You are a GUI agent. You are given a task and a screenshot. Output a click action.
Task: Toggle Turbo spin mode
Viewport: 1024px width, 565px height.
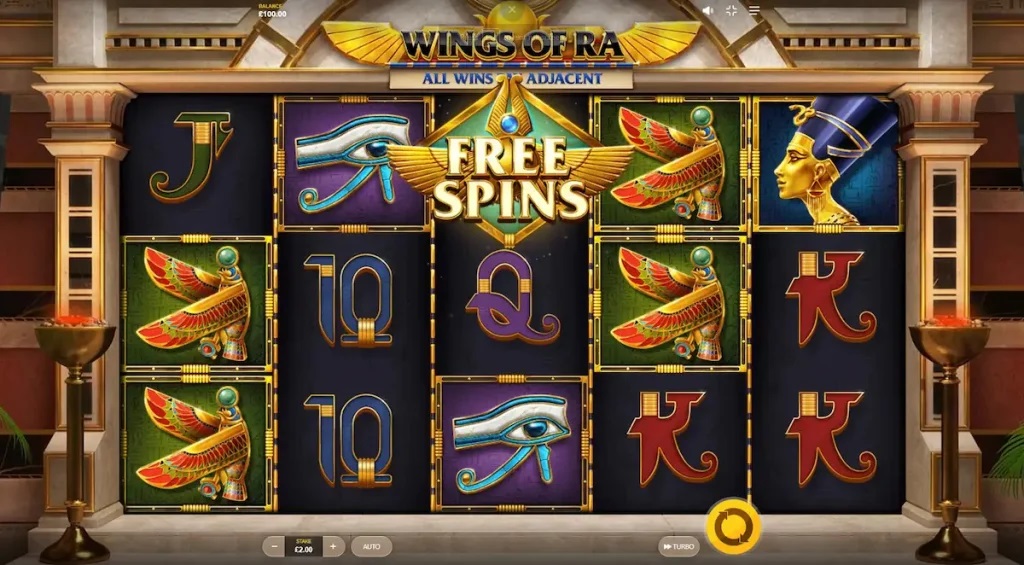click(678, 547)
